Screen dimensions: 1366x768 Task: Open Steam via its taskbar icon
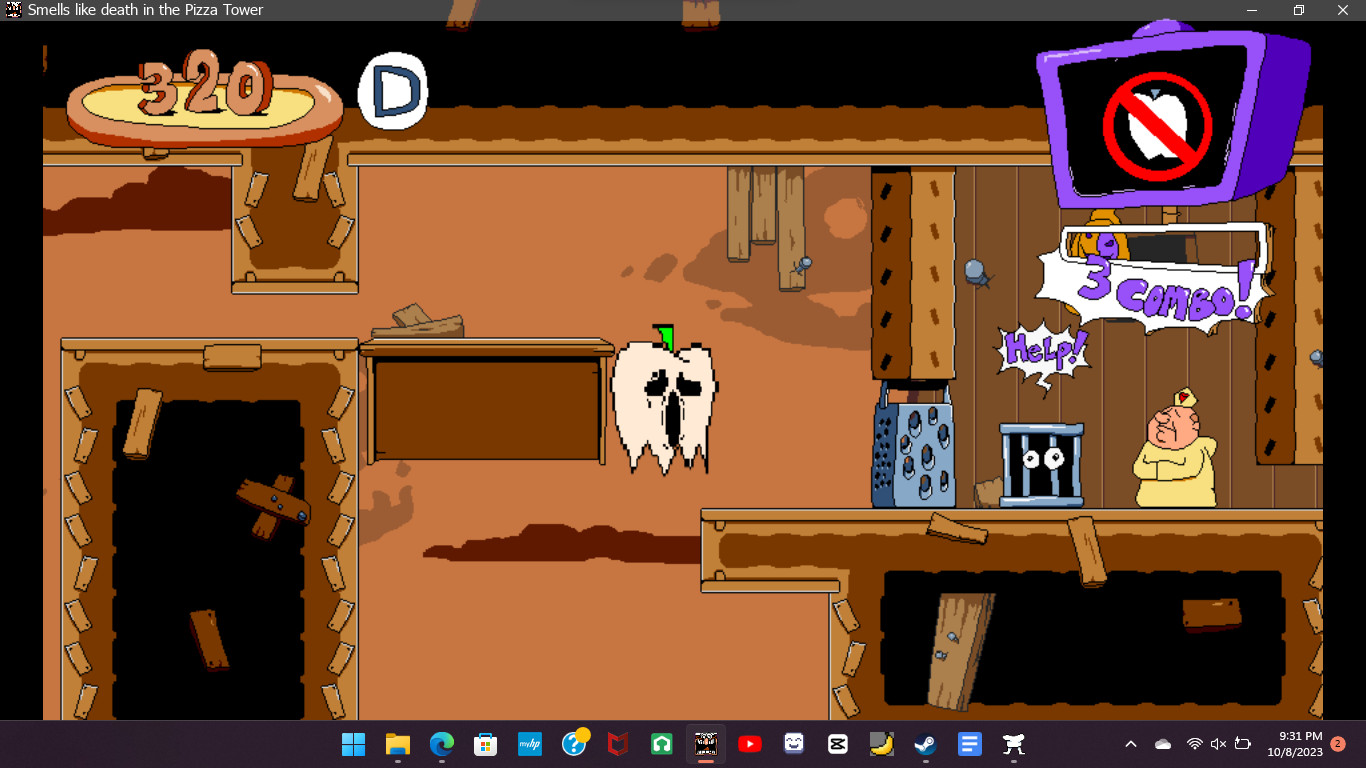coord(923,744)
